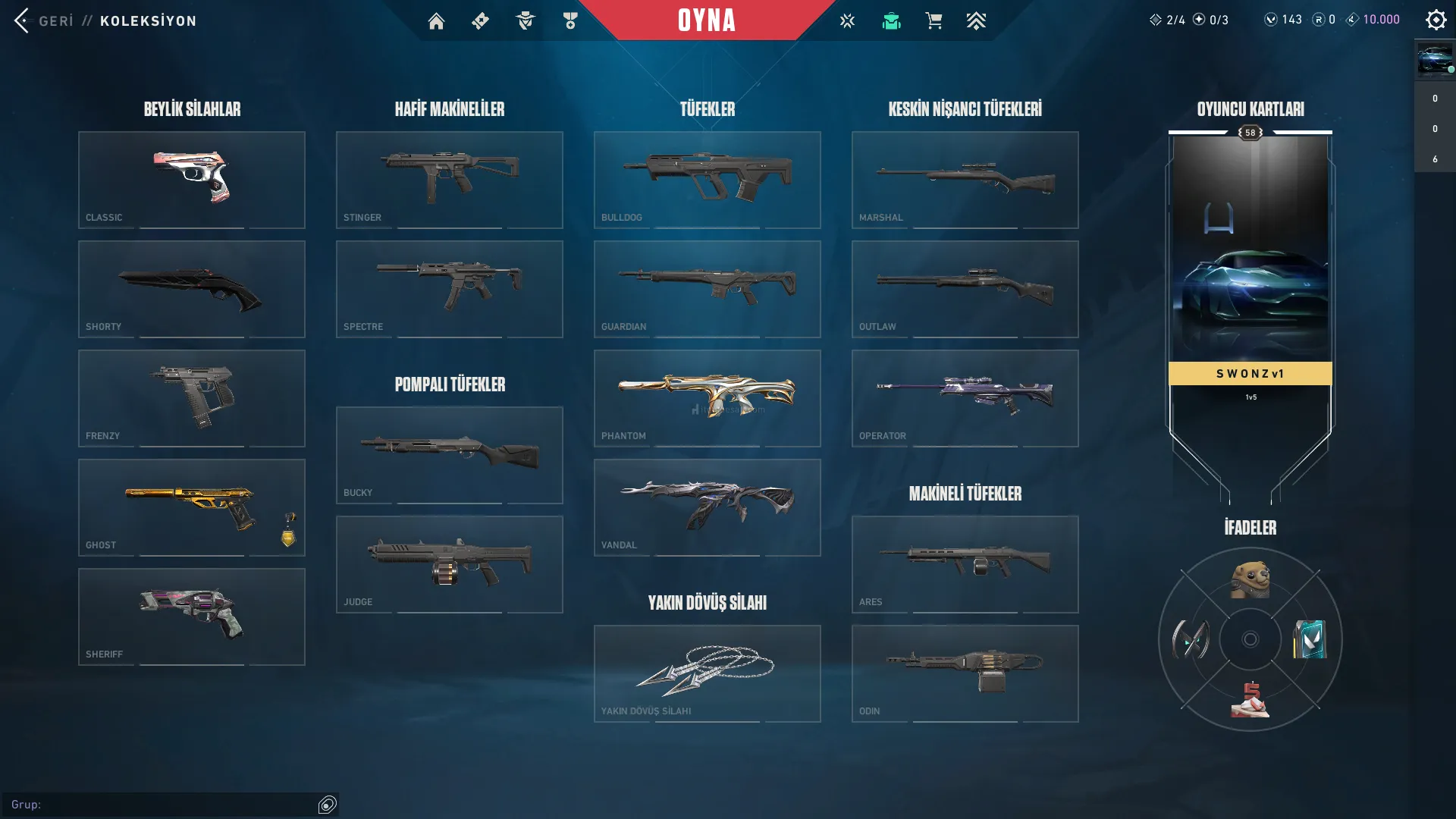This screenshot has height=819, width=1456.
Task: Choose the Judge shotgun slot
Action: pyautogui.click(x=450, y=564)
